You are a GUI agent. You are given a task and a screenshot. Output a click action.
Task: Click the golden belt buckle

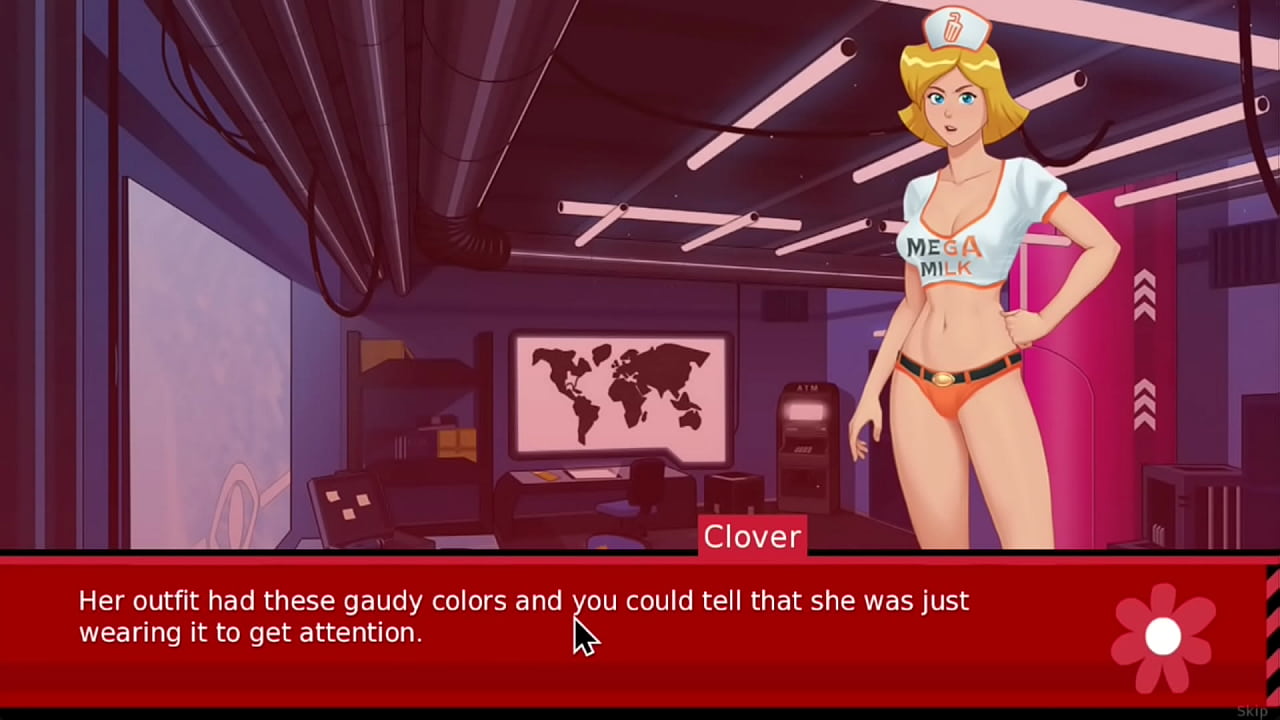click(942, 378)
